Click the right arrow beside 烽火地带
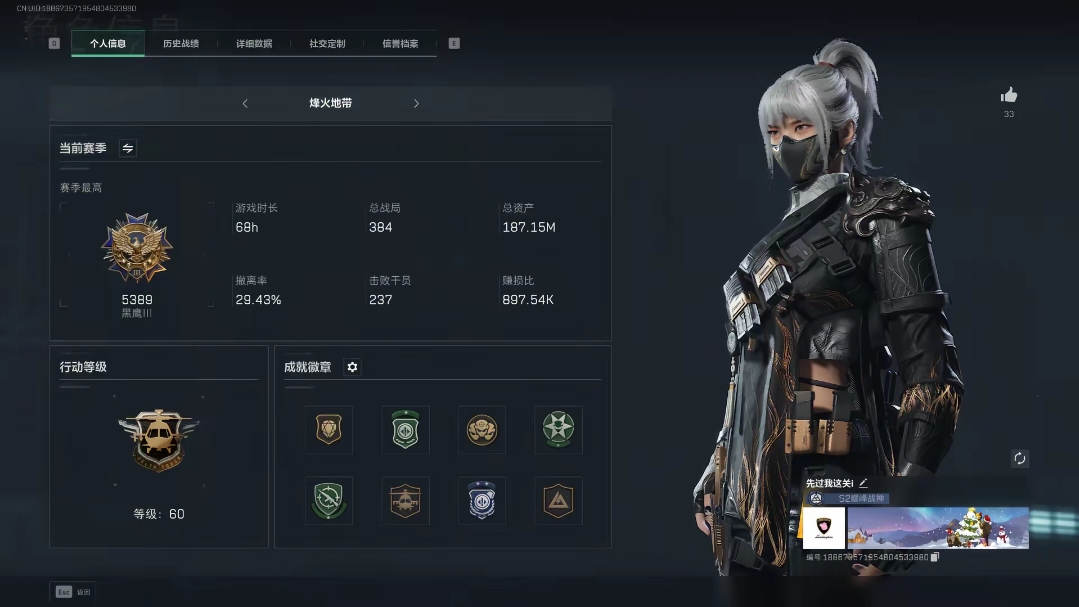The height and width of the screenshot is (607, 1079). point(416,103)
